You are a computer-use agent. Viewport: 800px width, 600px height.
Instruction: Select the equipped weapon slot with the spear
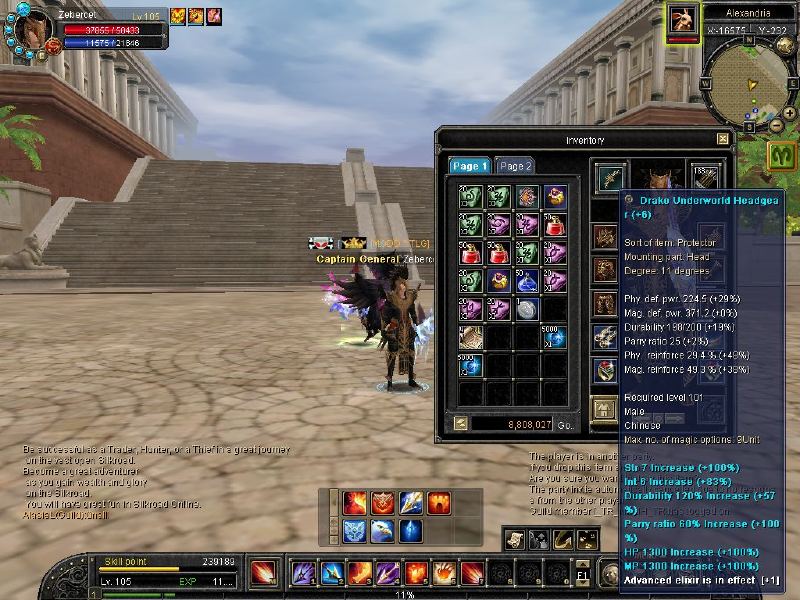[x=608, y=178]
